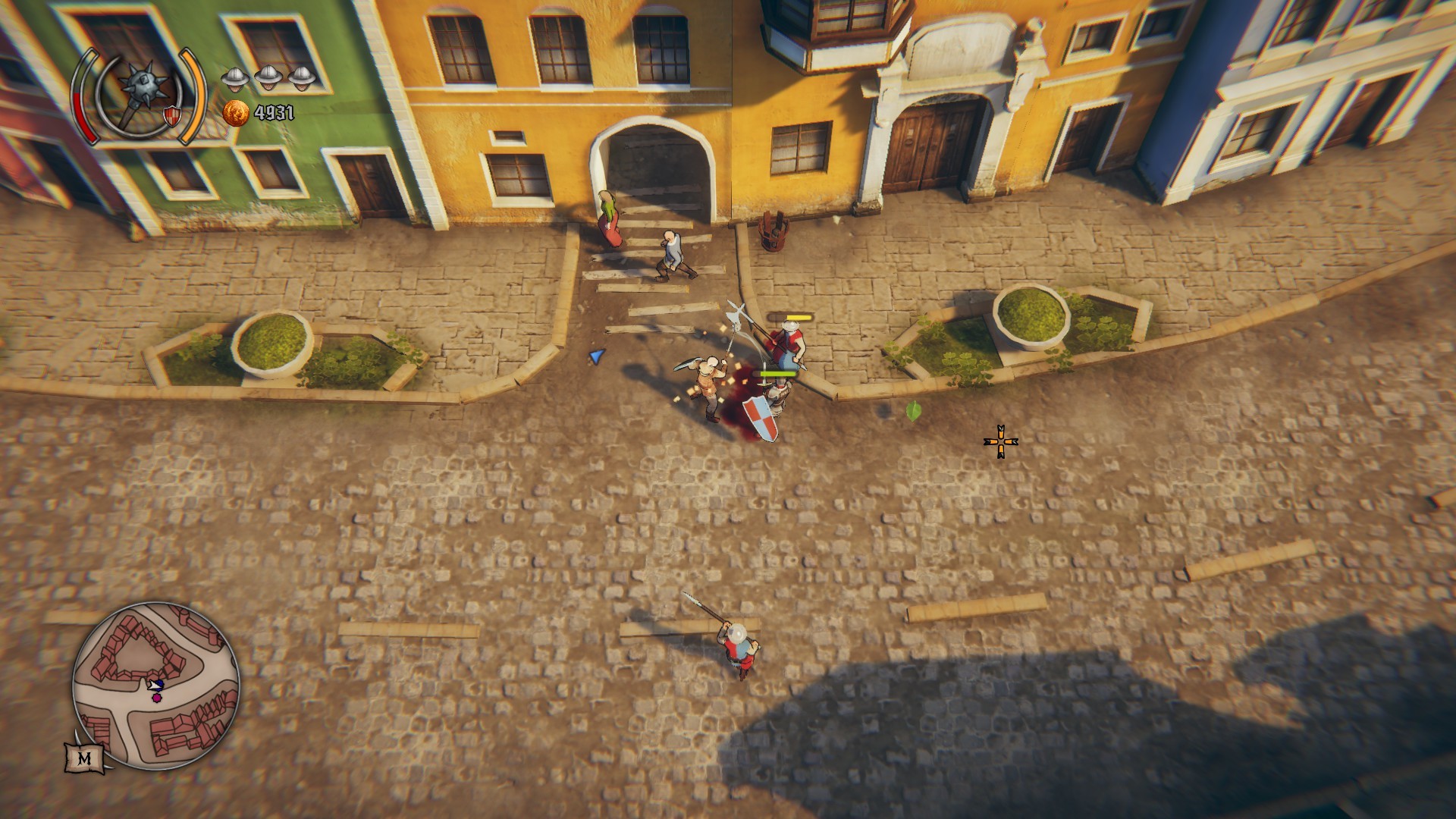This screenshot has height=819, width=1456.
Task: Click the gold coin icon beside 4931
Action: coord(236,114)
